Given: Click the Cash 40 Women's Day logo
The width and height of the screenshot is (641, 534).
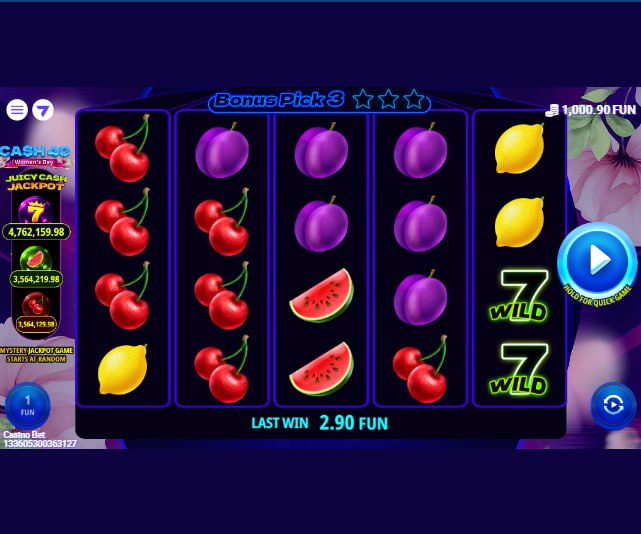Looking at the screenshot, I should click(35, 155).
